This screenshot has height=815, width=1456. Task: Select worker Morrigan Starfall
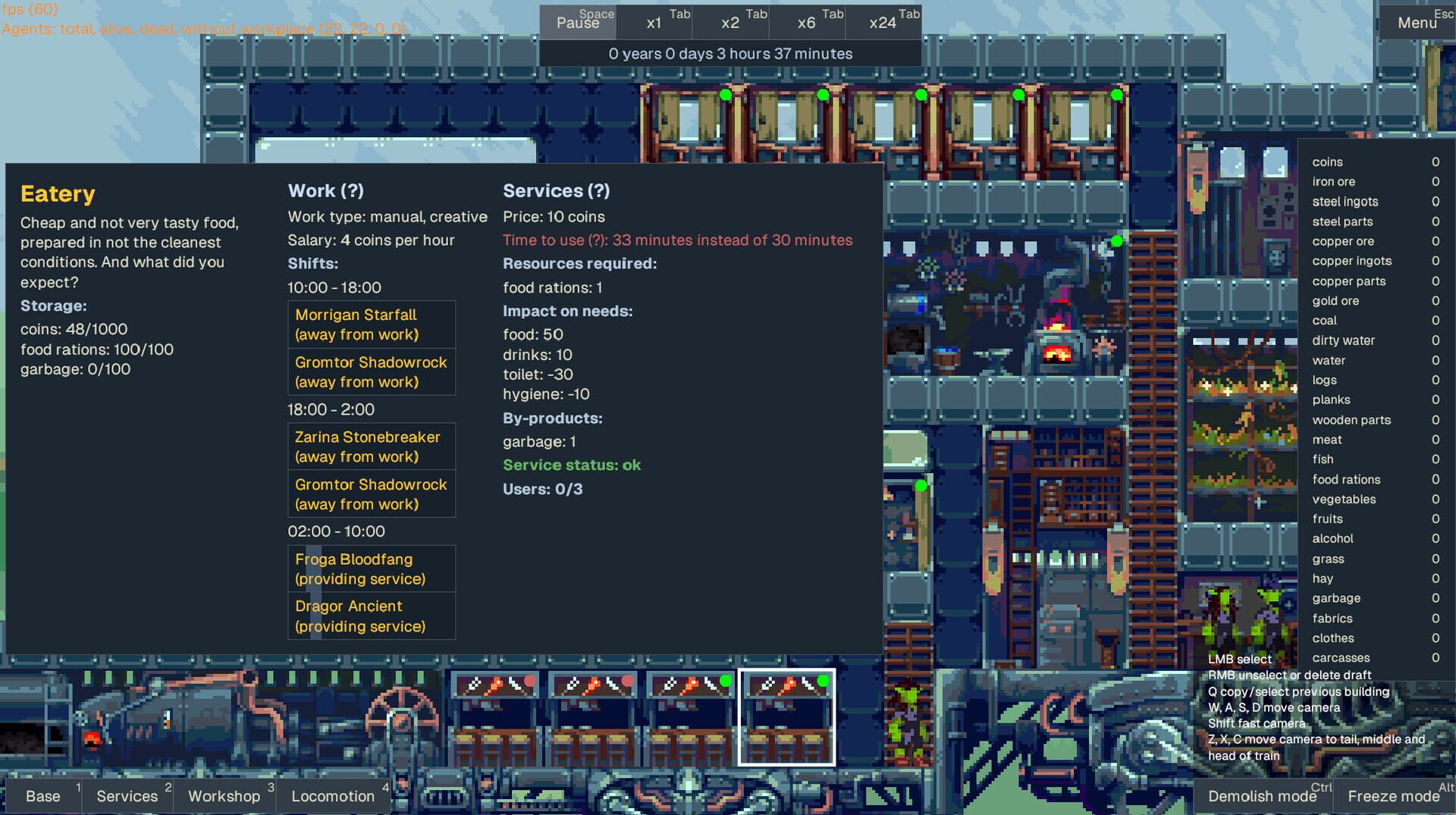pyautogui.click(x=371, y=324)
